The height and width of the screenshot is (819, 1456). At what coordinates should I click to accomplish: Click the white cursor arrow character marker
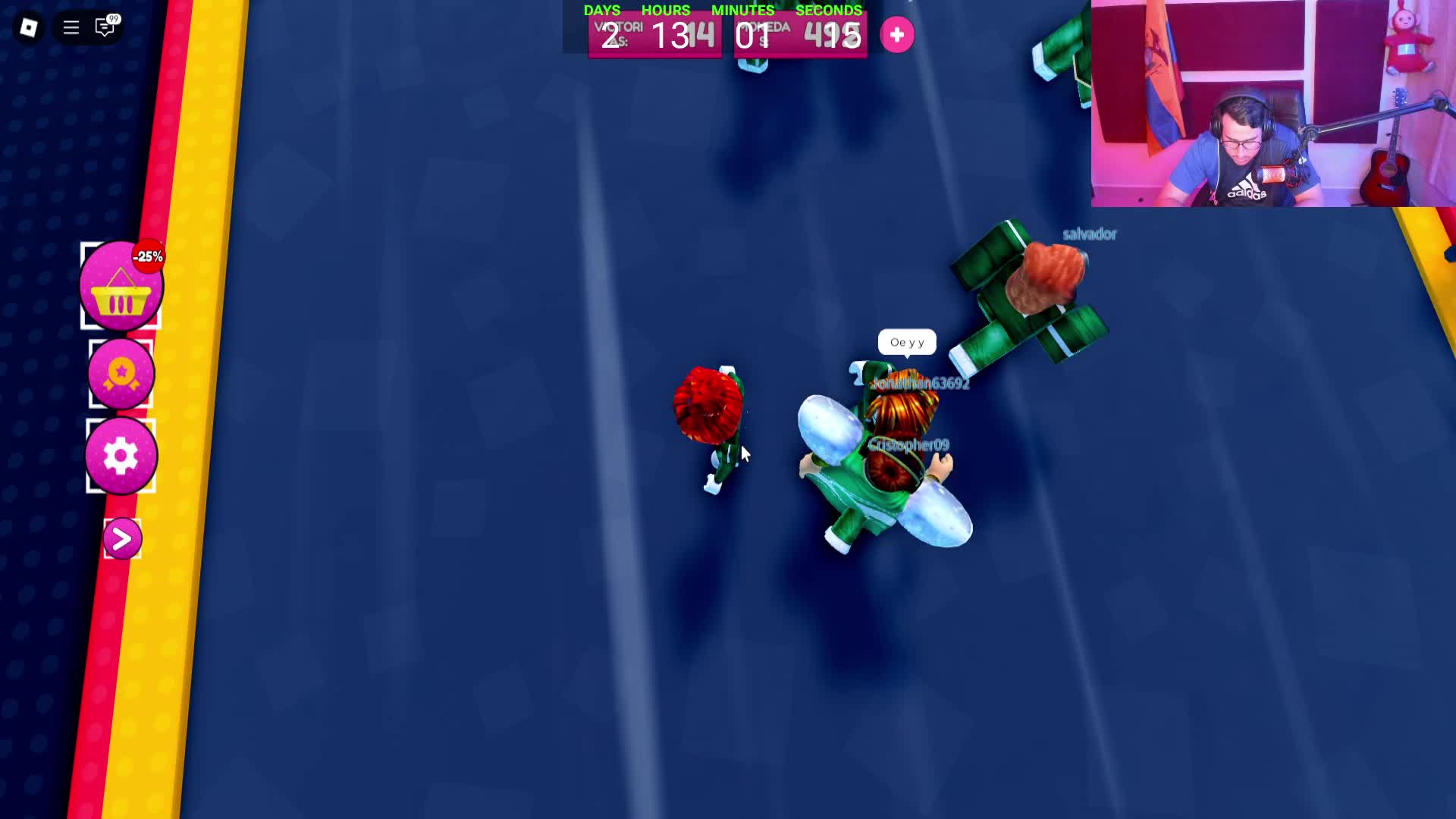point(743,453)
